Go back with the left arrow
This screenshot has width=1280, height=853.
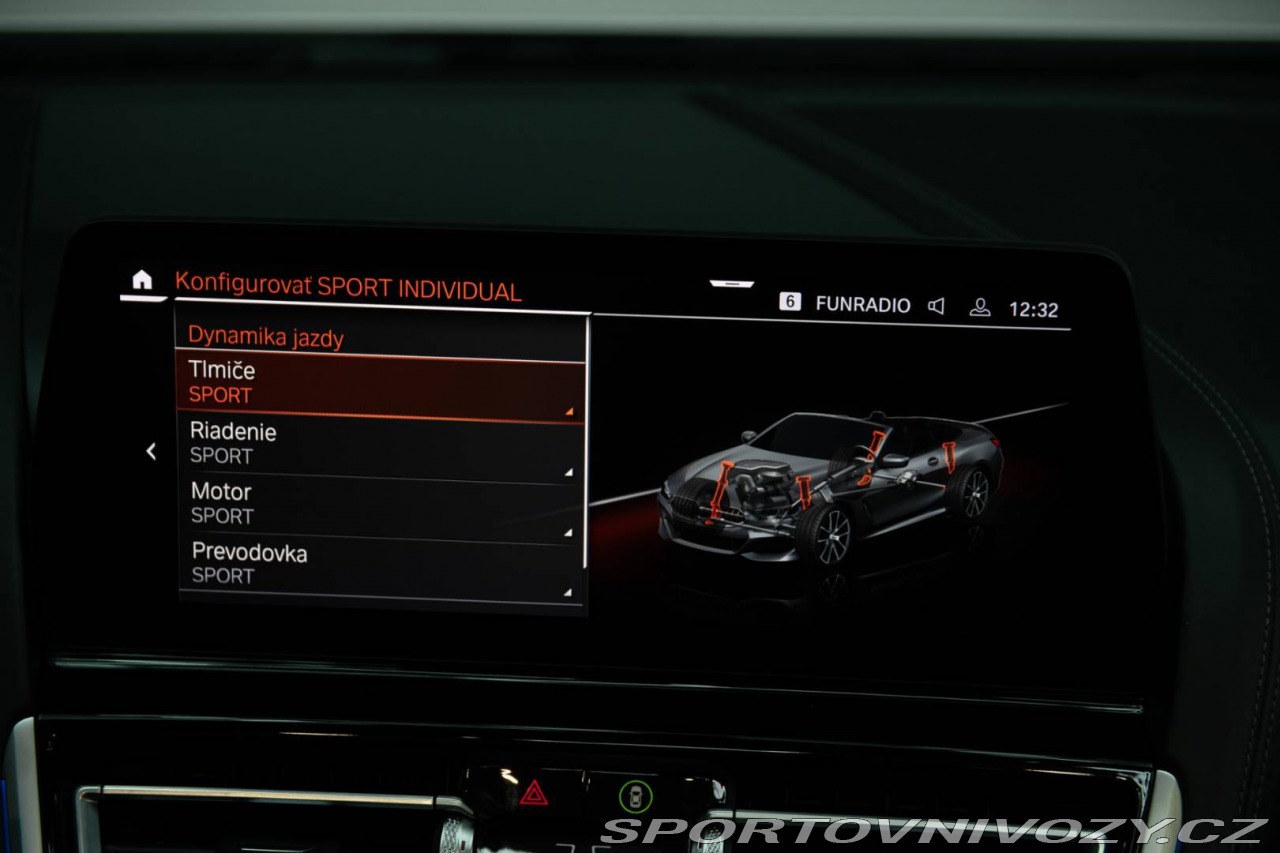[x=151, y=452]
